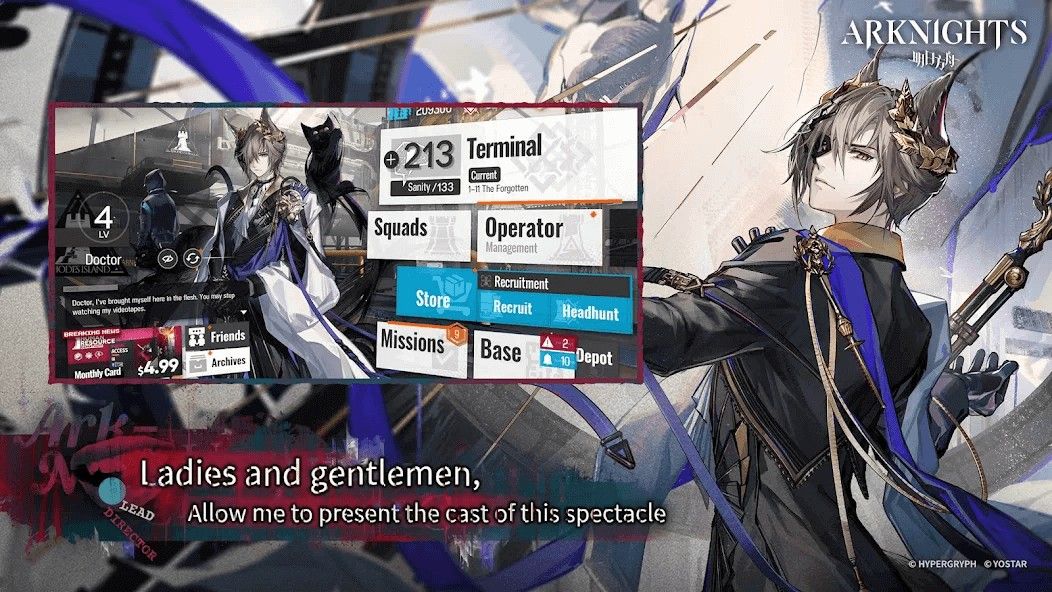
Task: Go to Operator Management
Action: coord(539,234)
